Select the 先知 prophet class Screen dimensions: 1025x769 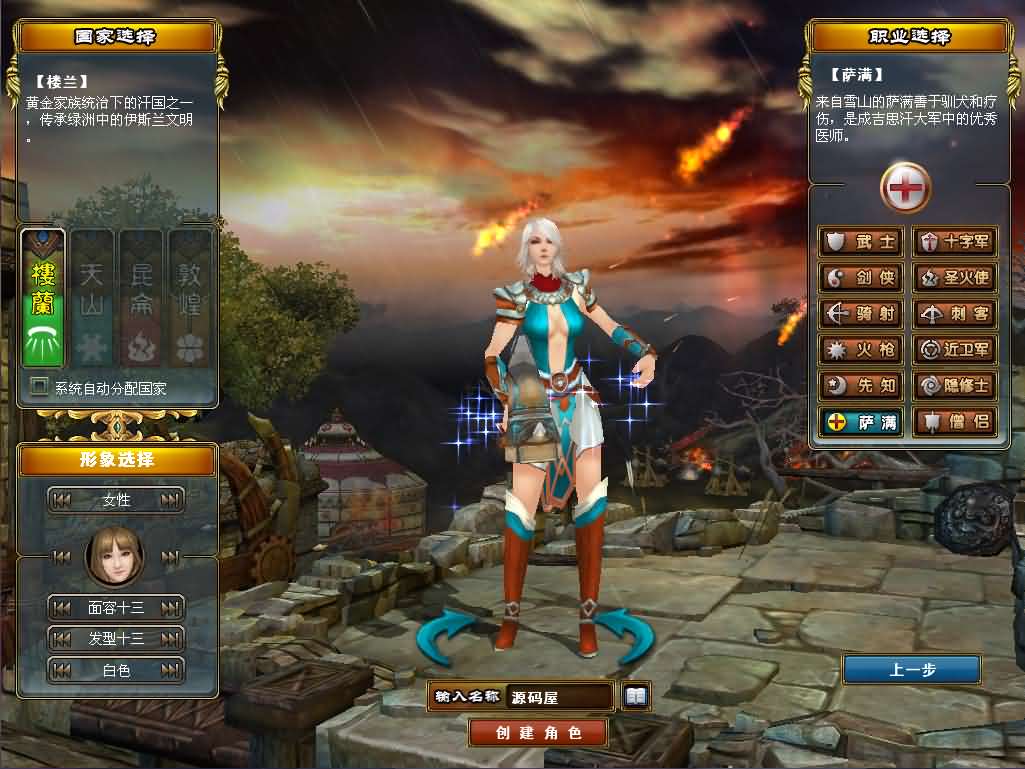862,386
